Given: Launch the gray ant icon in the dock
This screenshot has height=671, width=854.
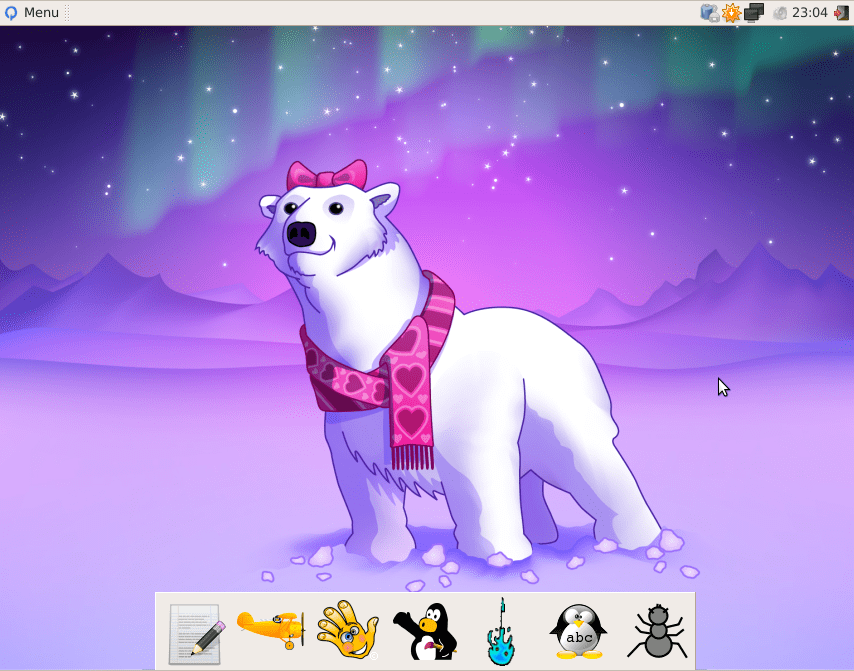Looking at the screenshot, I should [656, 632].
